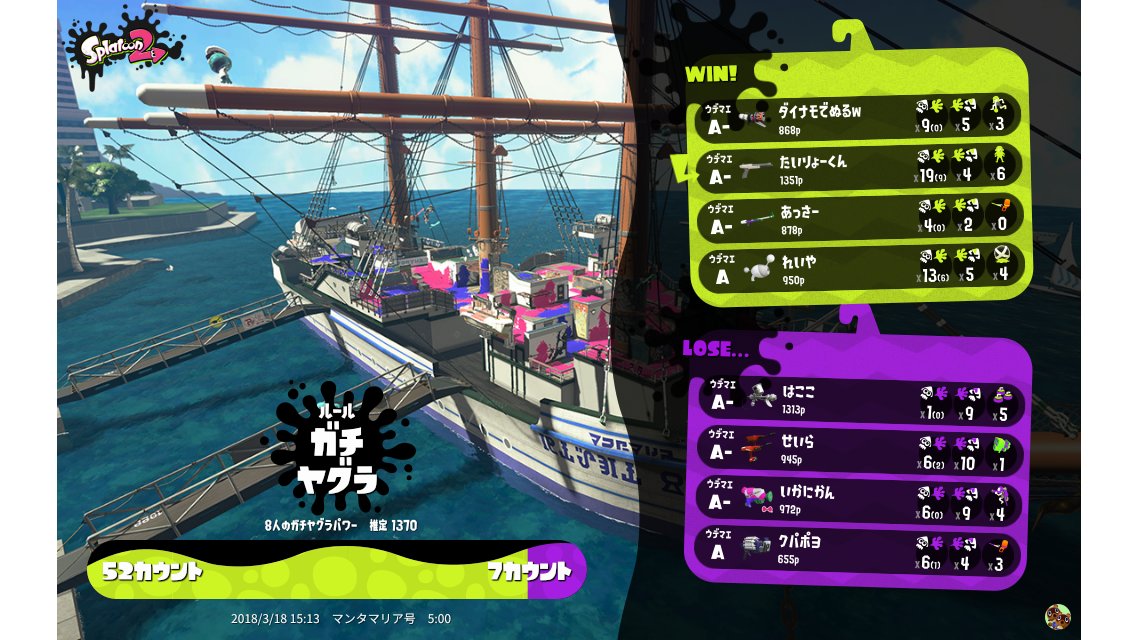Select player row ダイナモでぬるW

[x=858, y=117]
